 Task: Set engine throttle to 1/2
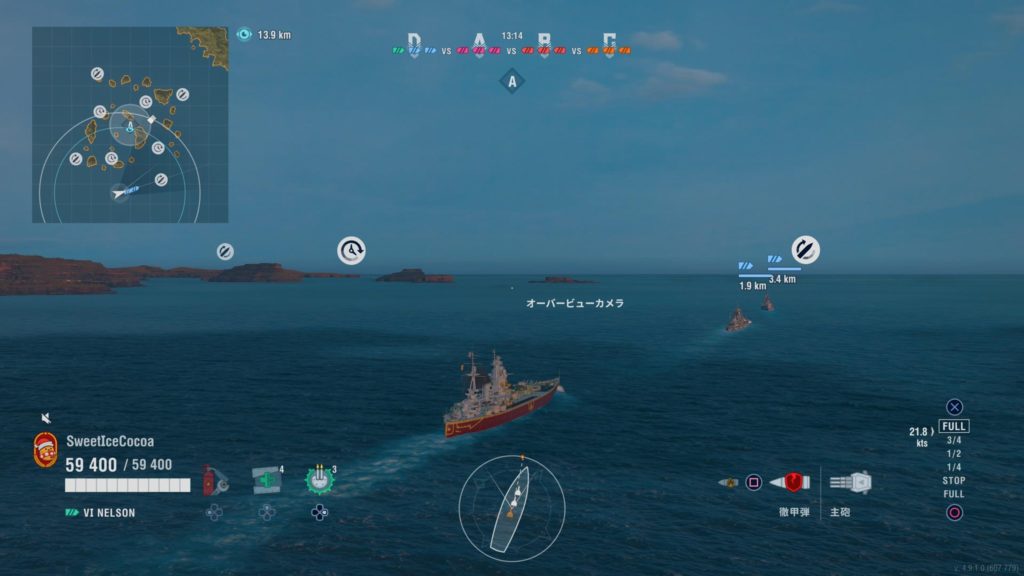point(954,454)
